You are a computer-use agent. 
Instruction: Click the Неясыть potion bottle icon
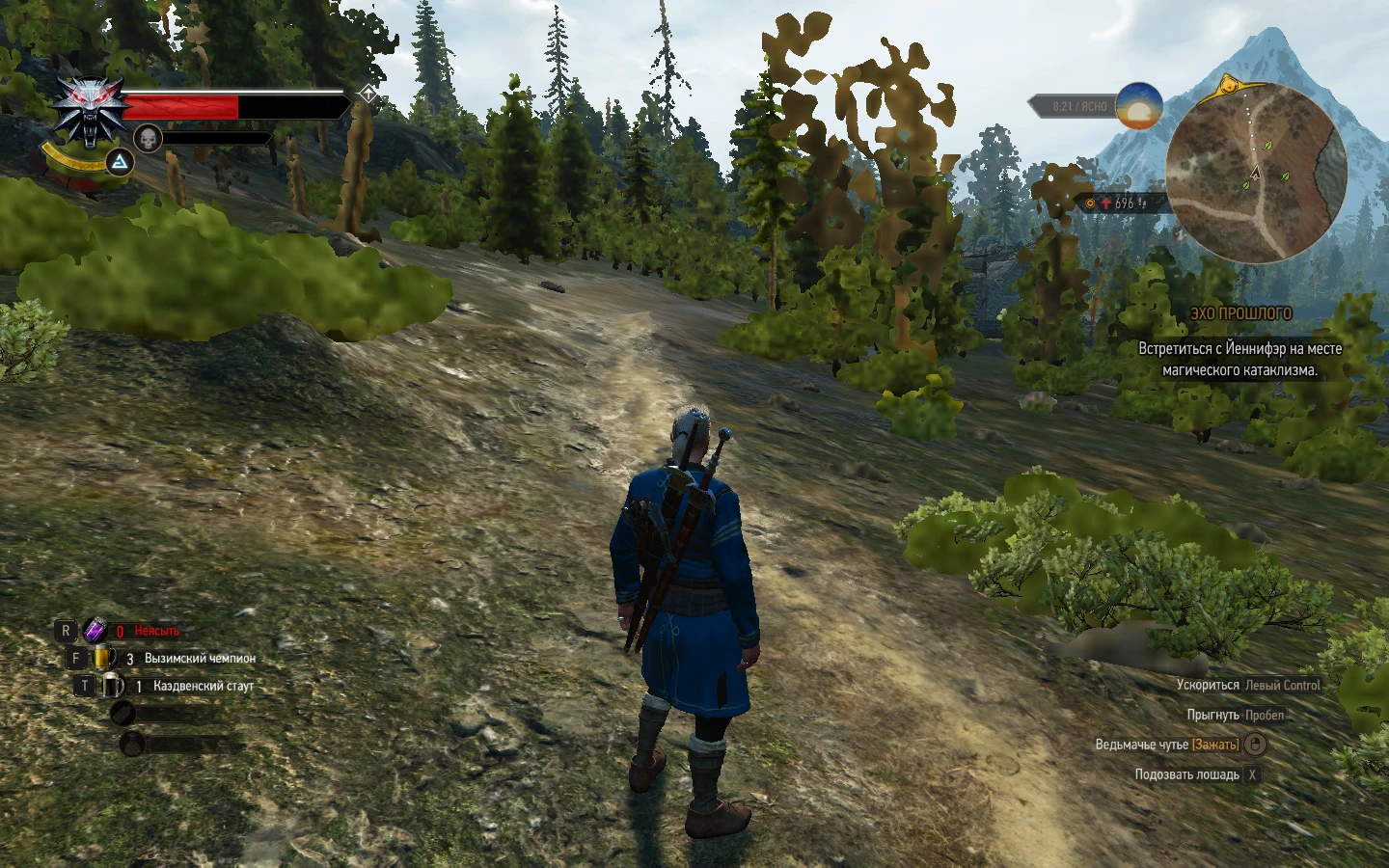[94, 630]
